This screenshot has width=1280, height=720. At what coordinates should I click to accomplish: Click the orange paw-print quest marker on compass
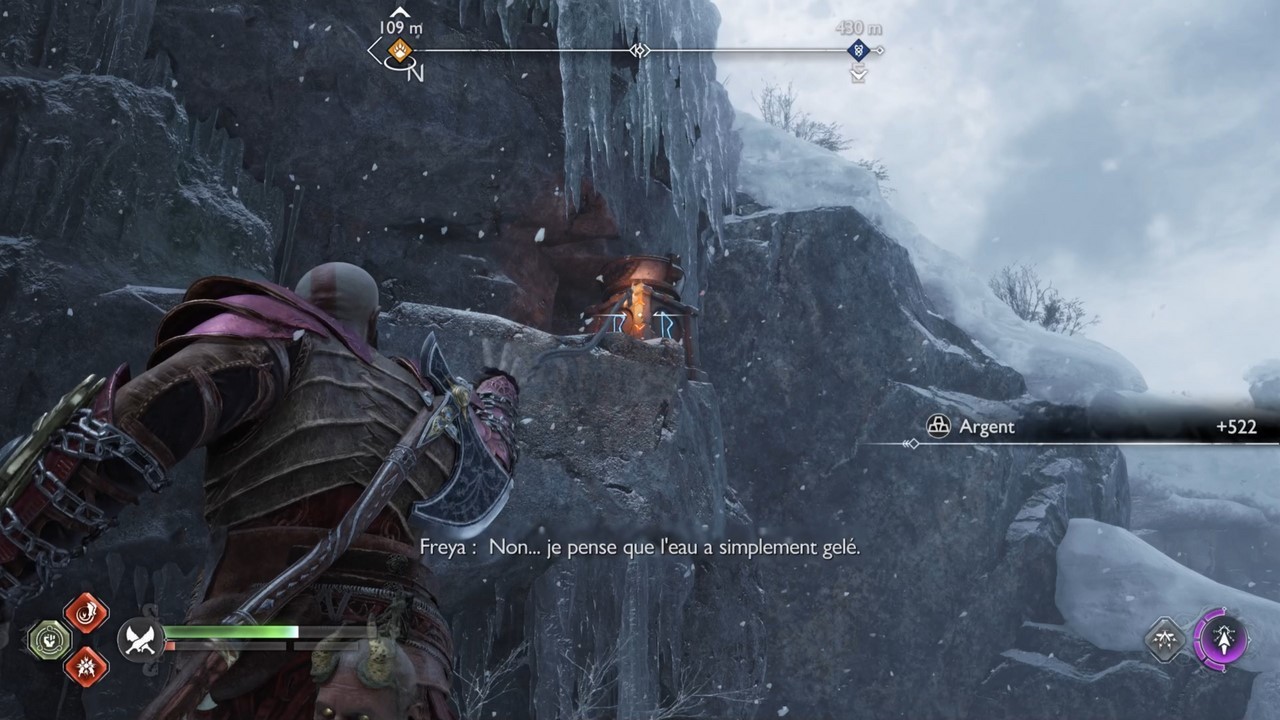pyautogui.click(x=398, y=52)
